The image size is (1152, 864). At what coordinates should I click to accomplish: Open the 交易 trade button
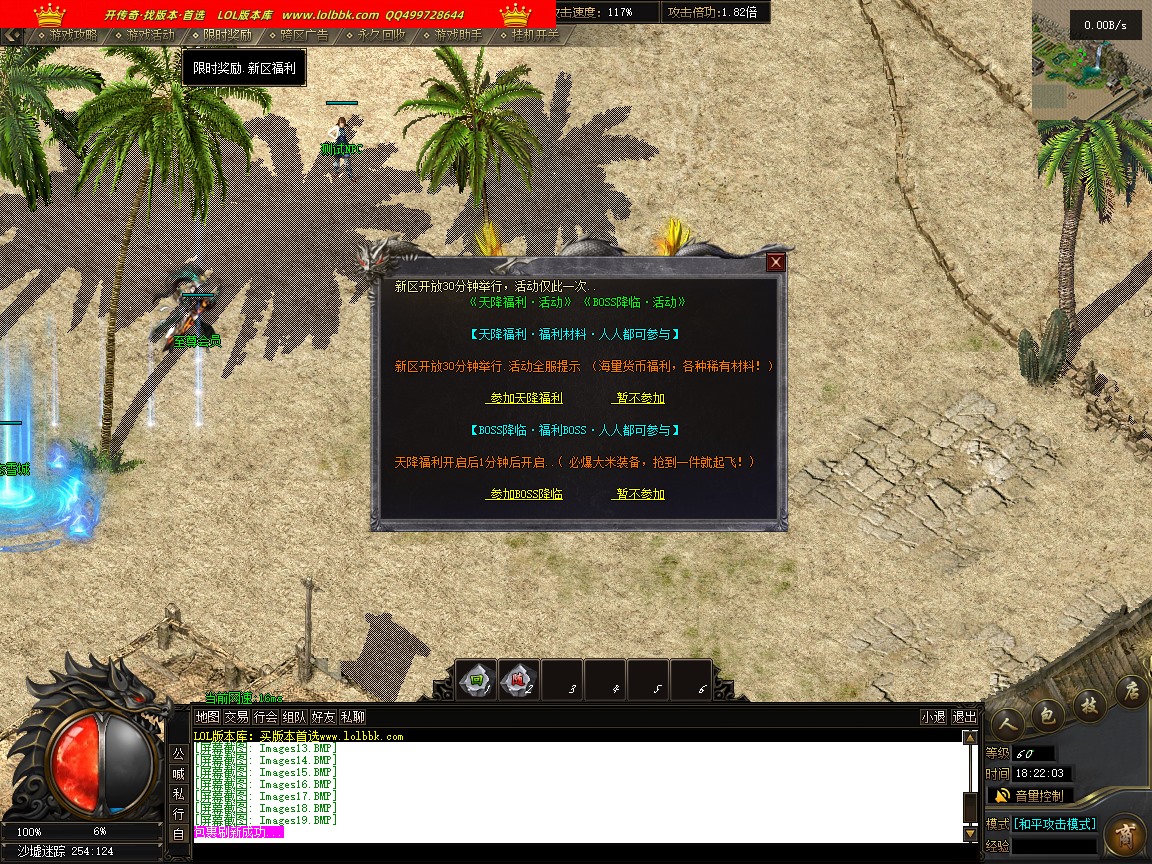tap(236, 717)
